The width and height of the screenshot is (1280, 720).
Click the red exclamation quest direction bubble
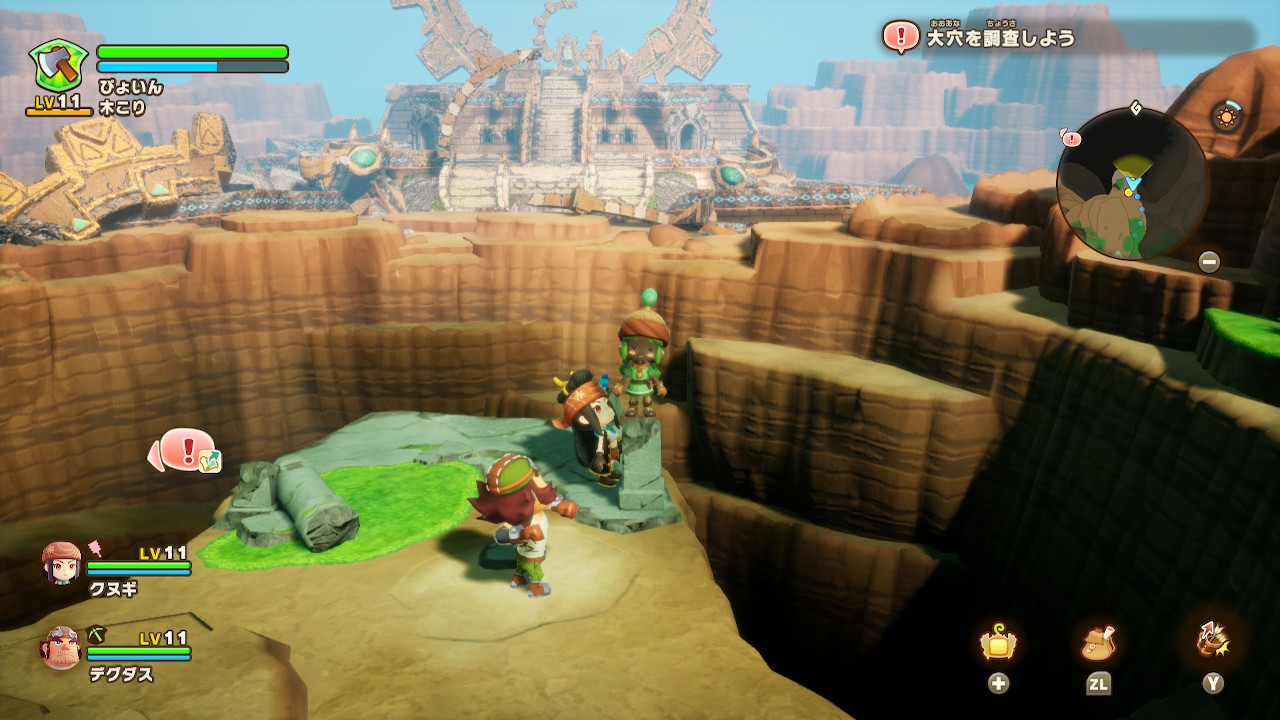point(186,451)
